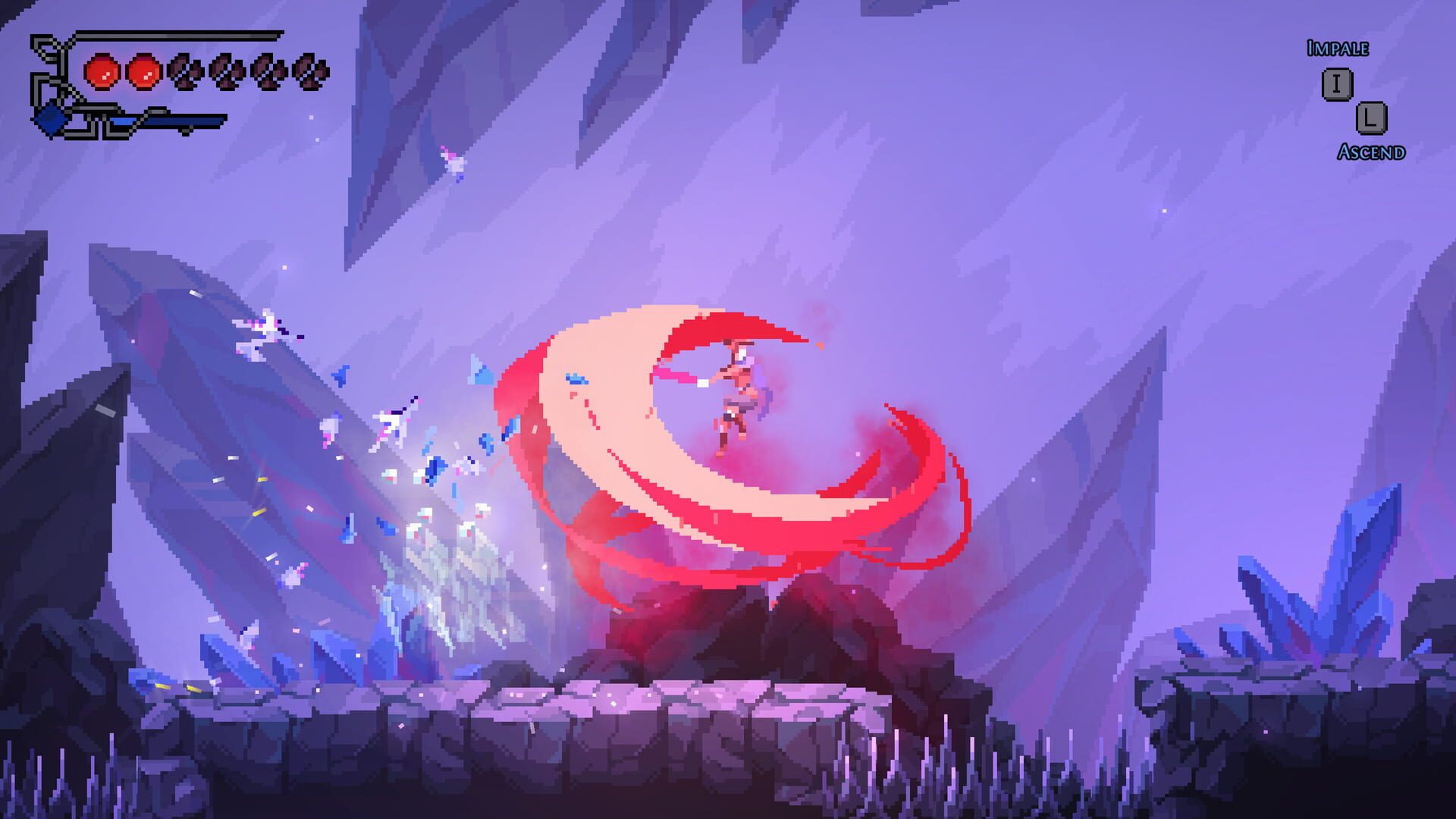Image resolution: width=1456 pixels, height=819 pixels.
Task: Click the third depleted health pip
Action: tap(268, 71)
